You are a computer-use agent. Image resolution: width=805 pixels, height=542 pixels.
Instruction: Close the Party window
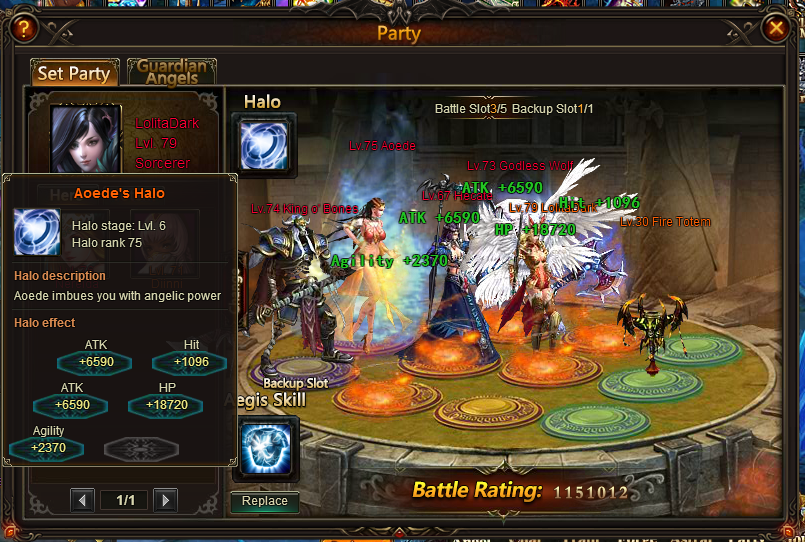(x=774, y=28)
